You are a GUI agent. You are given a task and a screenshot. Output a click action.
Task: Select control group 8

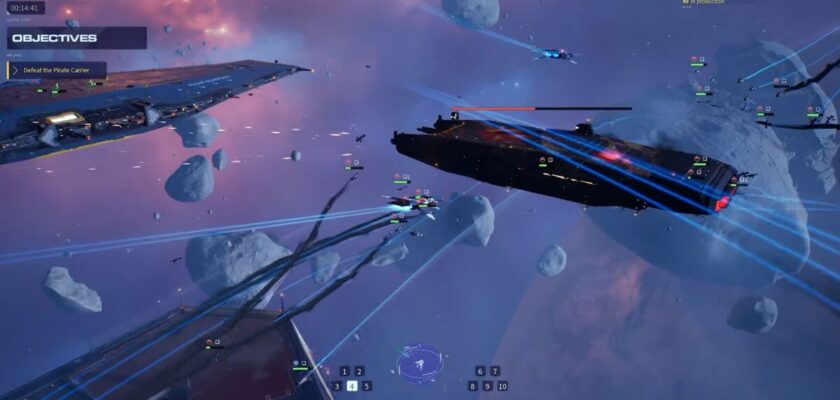click(473, 386)
